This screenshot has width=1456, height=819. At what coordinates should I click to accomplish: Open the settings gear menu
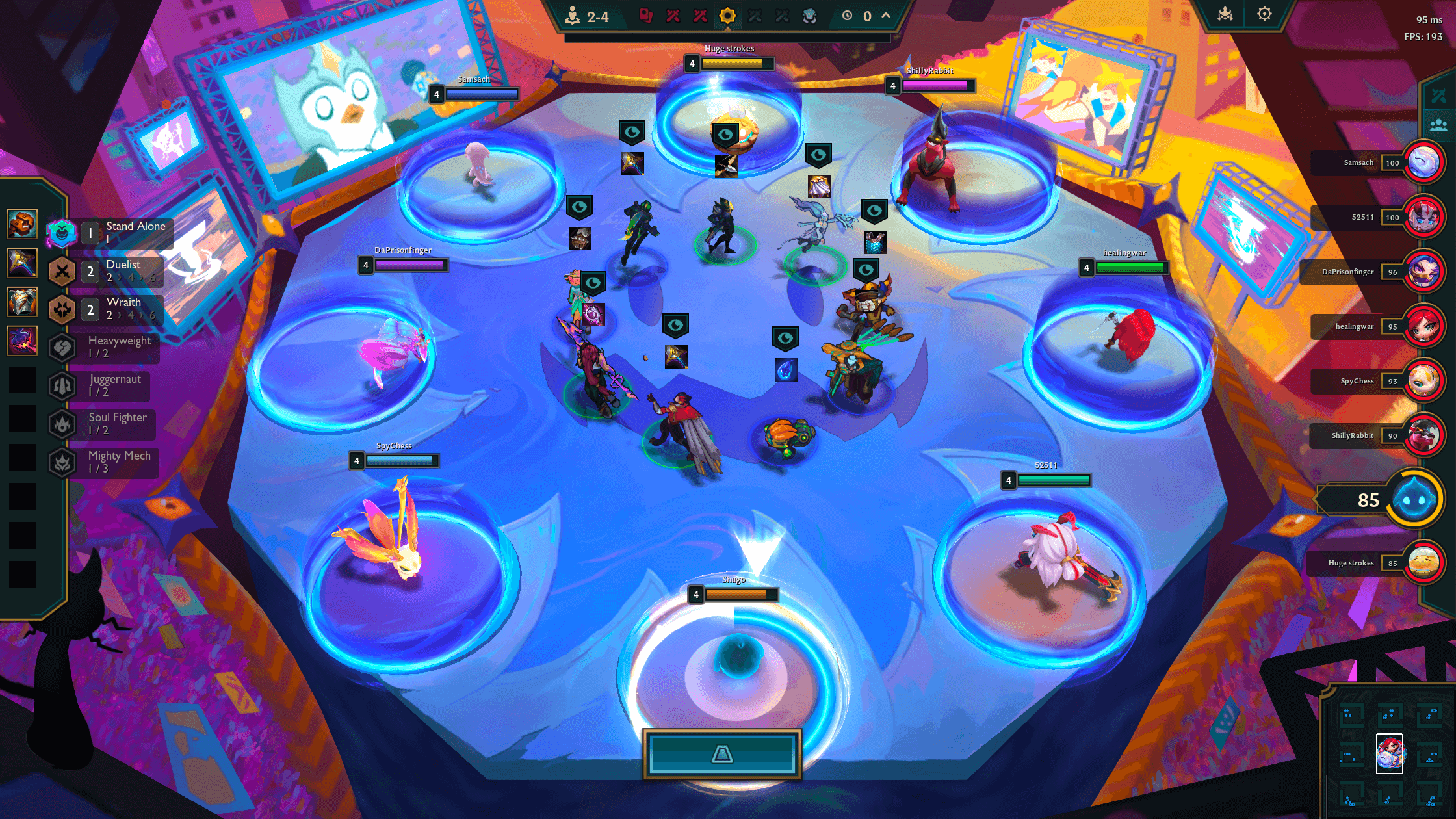(x=1264, y=13)
